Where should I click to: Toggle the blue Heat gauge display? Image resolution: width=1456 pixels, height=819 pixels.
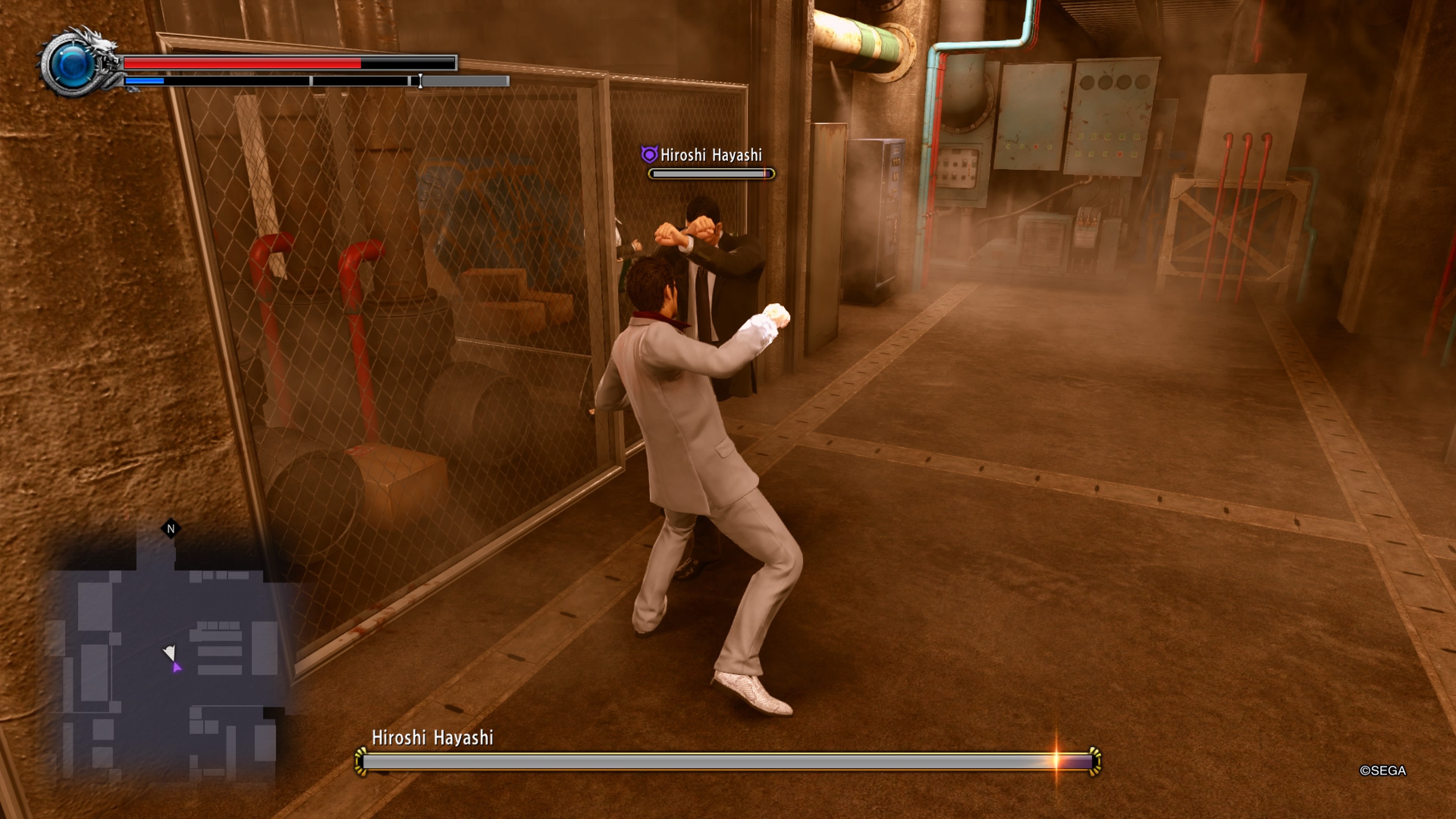pos(144,82)
